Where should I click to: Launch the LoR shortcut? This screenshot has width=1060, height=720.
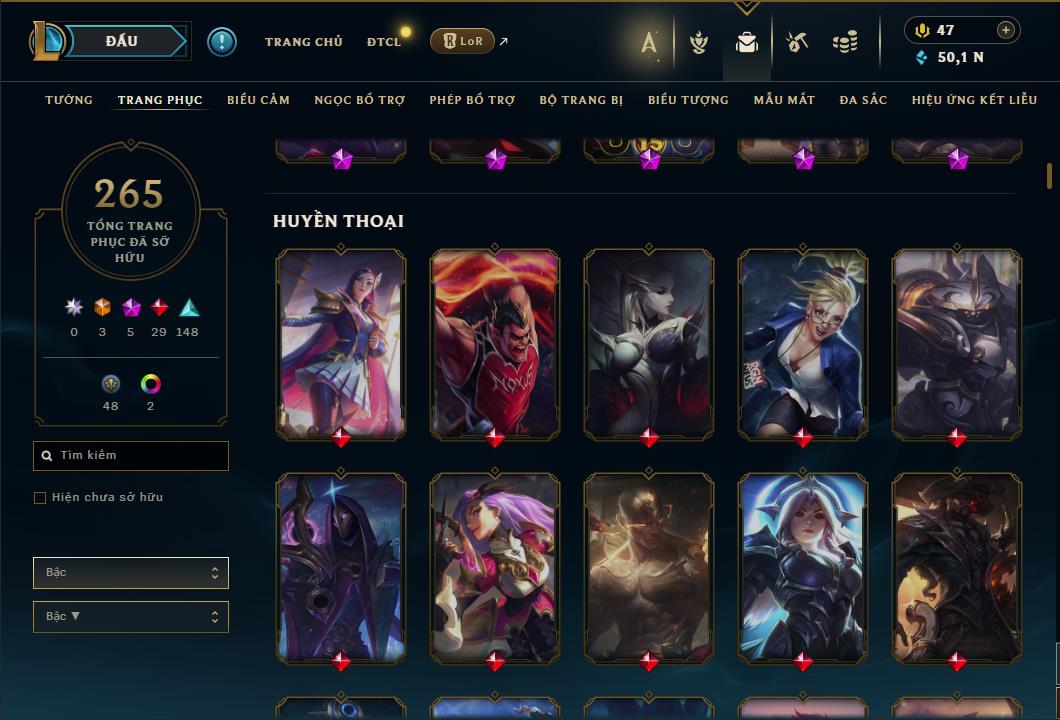coord(462,41)
